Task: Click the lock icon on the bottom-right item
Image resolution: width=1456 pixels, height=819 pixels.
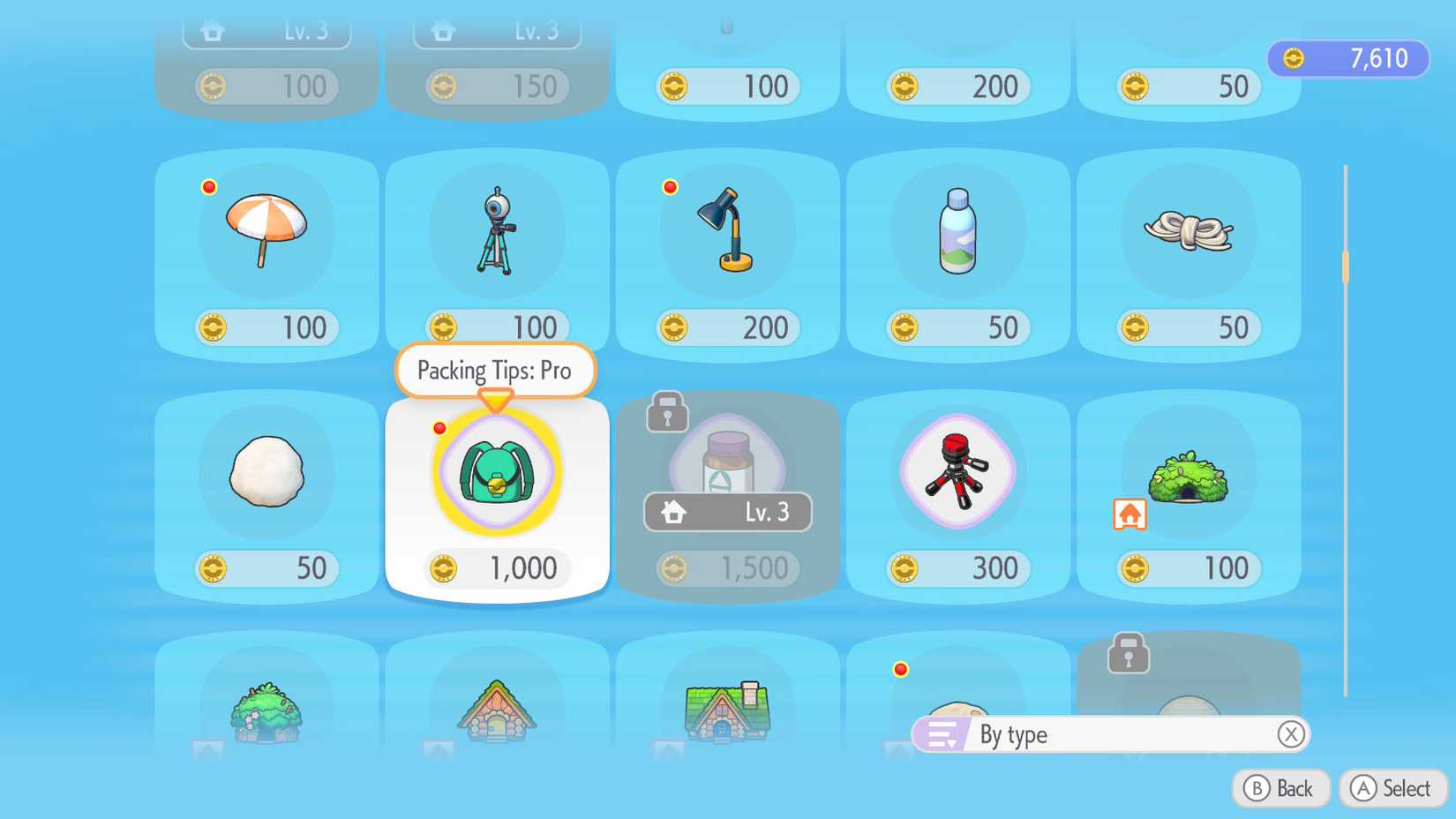Action: point(1126,655)
